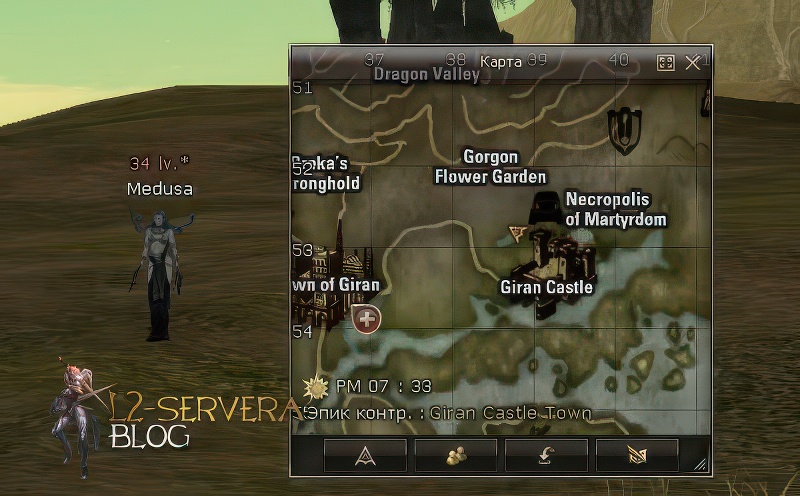Click the player arrow marker on the map

coord(517,233)
